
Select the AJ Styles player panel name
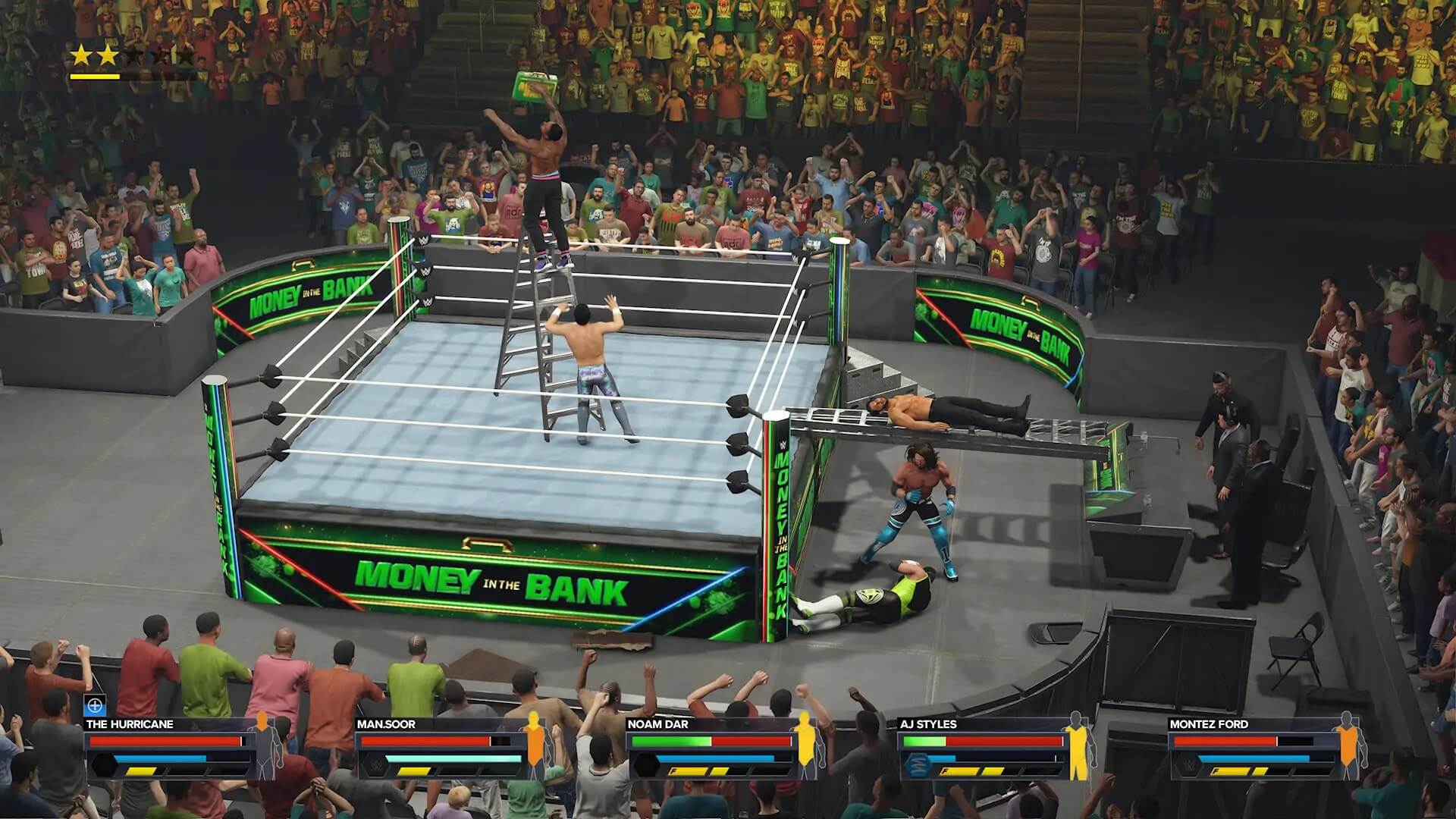point(928,724)
